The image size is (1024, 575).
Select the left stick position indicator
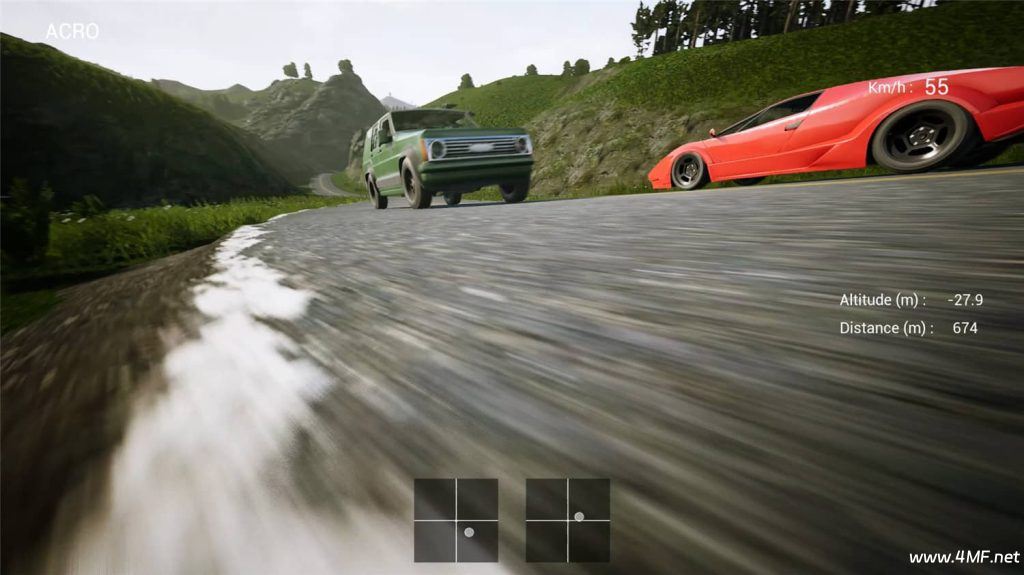tap(456, 520)
